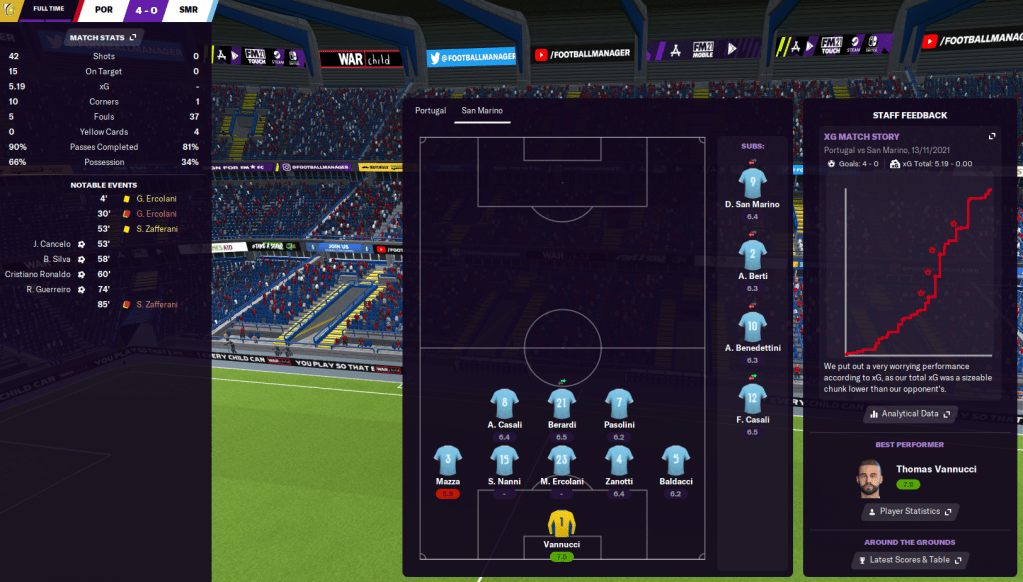Select S. Nanni in the defence
Viewport: 1023px width, 582px height.
(505, 460)
